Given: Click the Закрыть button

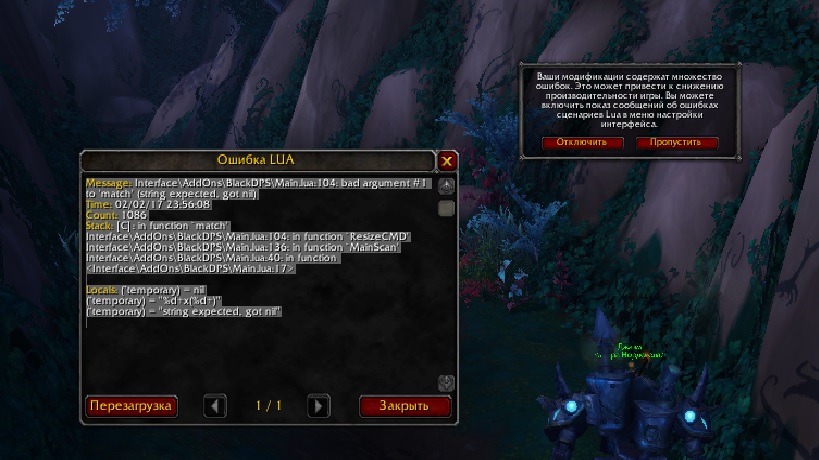Looking at the screenshot, I should (x=404, y=406).
